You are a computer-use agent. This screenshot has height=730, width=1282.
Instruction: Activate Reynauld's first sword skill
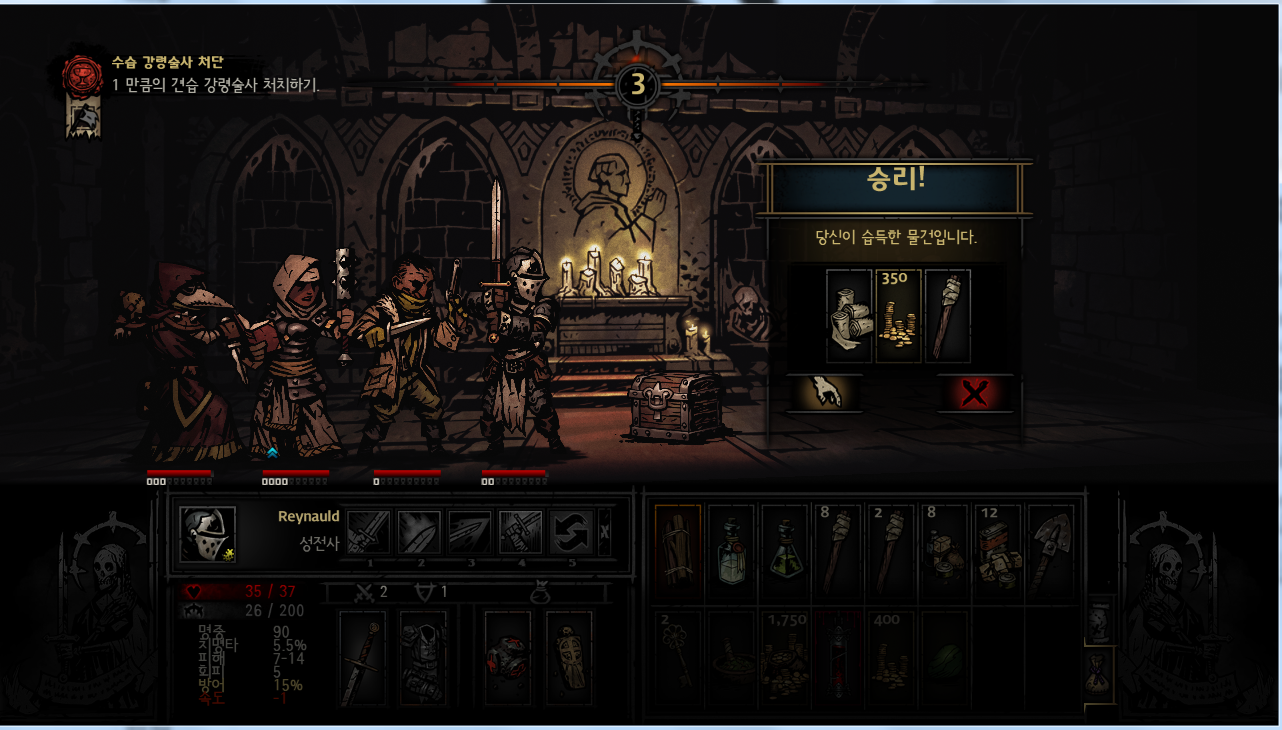tap(368, 532)
